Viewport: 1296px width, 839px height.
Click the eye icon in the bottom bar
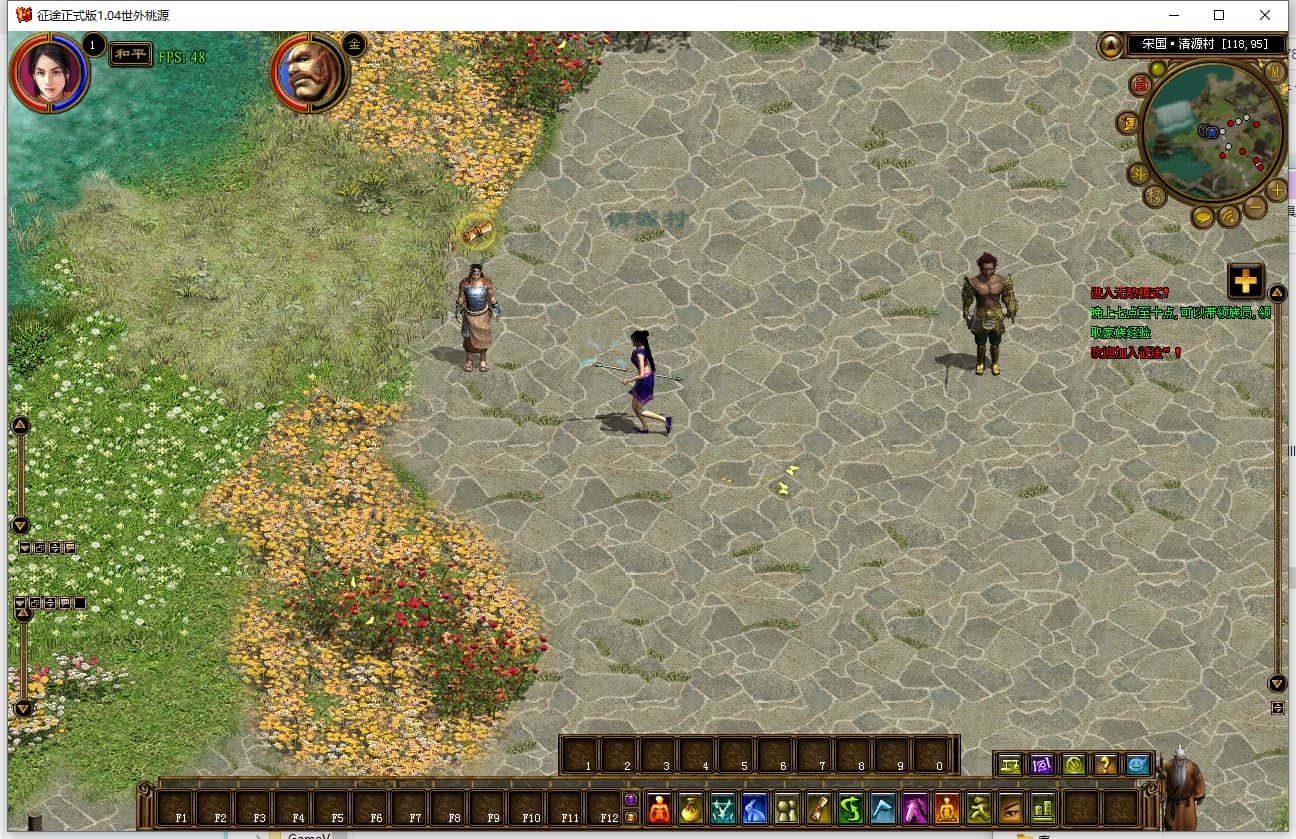[x=1010, y=808]
